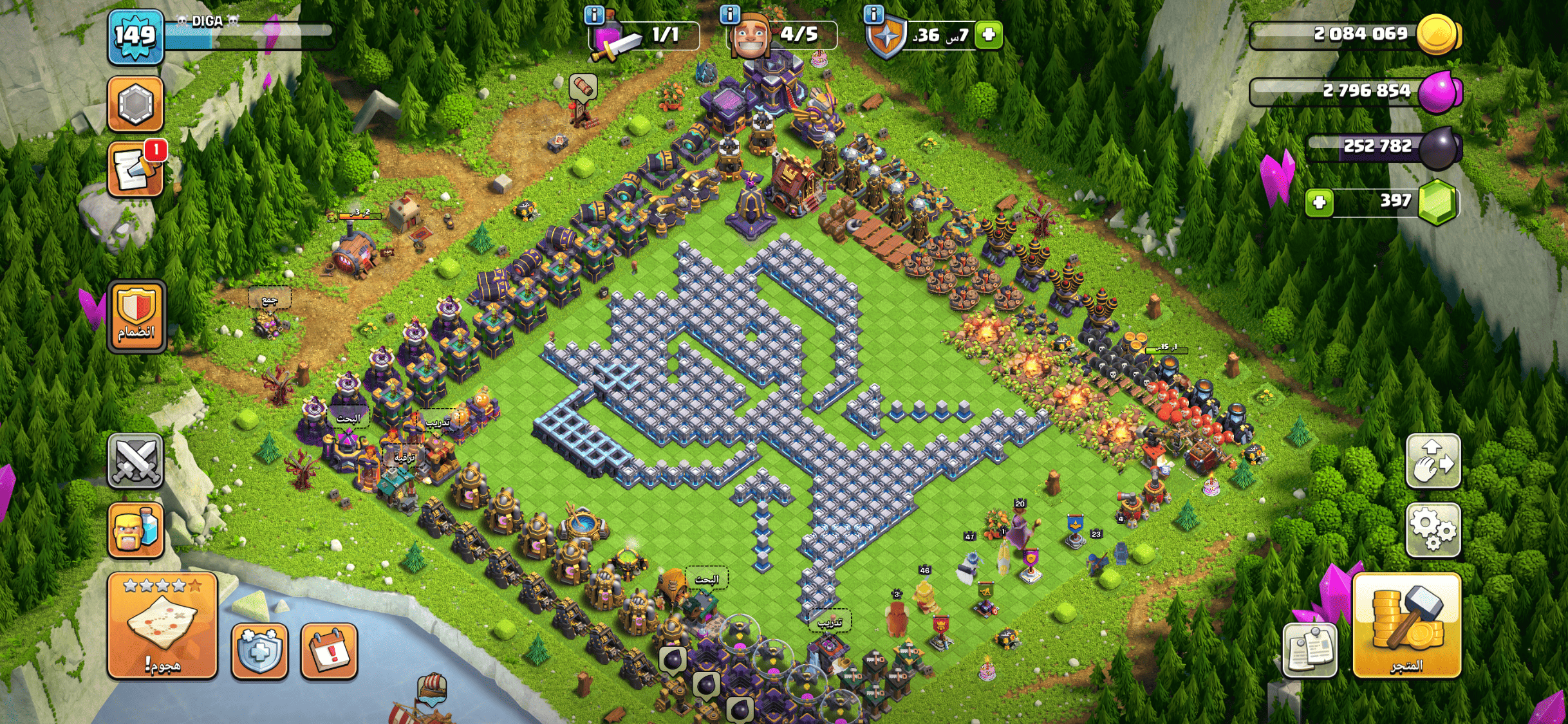Open the gear settings button
Screen dimensions: 1568x724
coord(1433,530)
